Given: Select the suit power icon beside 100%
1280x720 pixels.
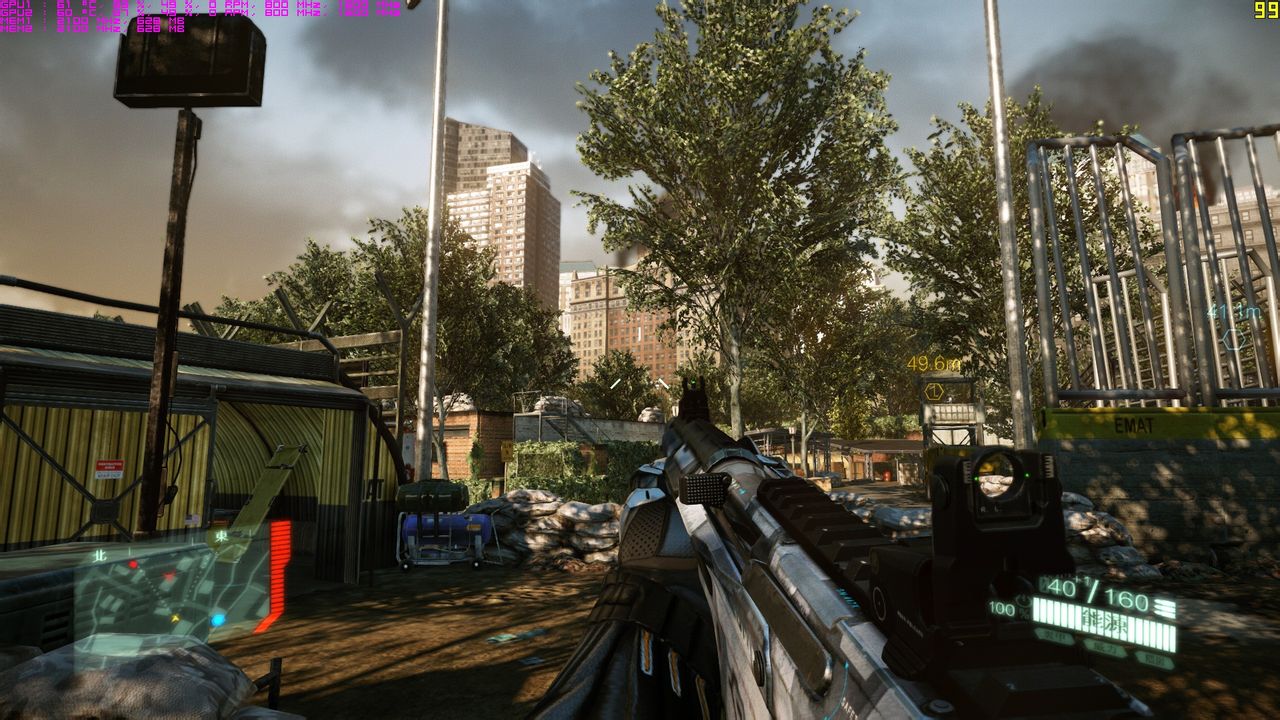Looking at the screenshot, I should pos(1023,601).
